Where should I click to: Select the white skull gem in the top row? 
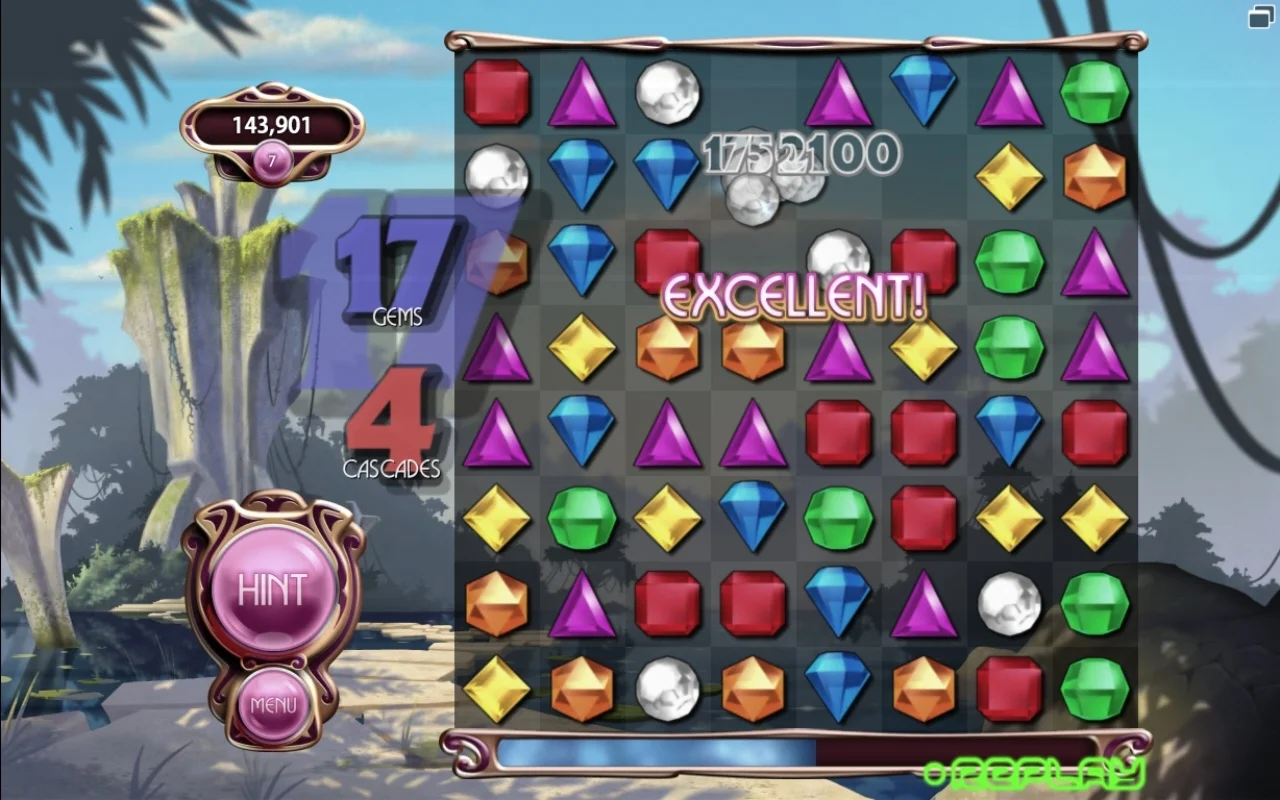[x=668, y=92]
